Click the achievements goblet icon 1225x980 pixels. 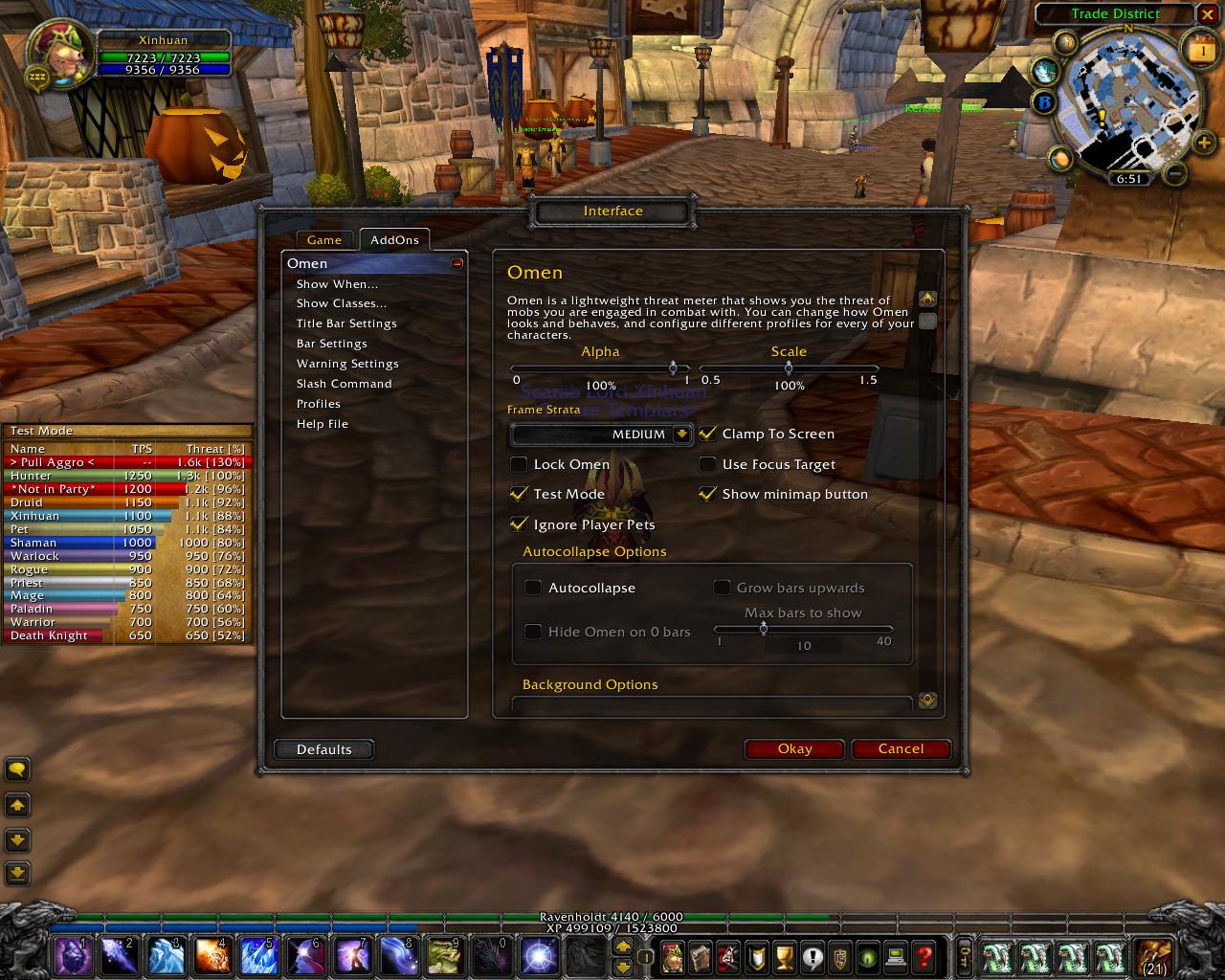click(785, 955)
